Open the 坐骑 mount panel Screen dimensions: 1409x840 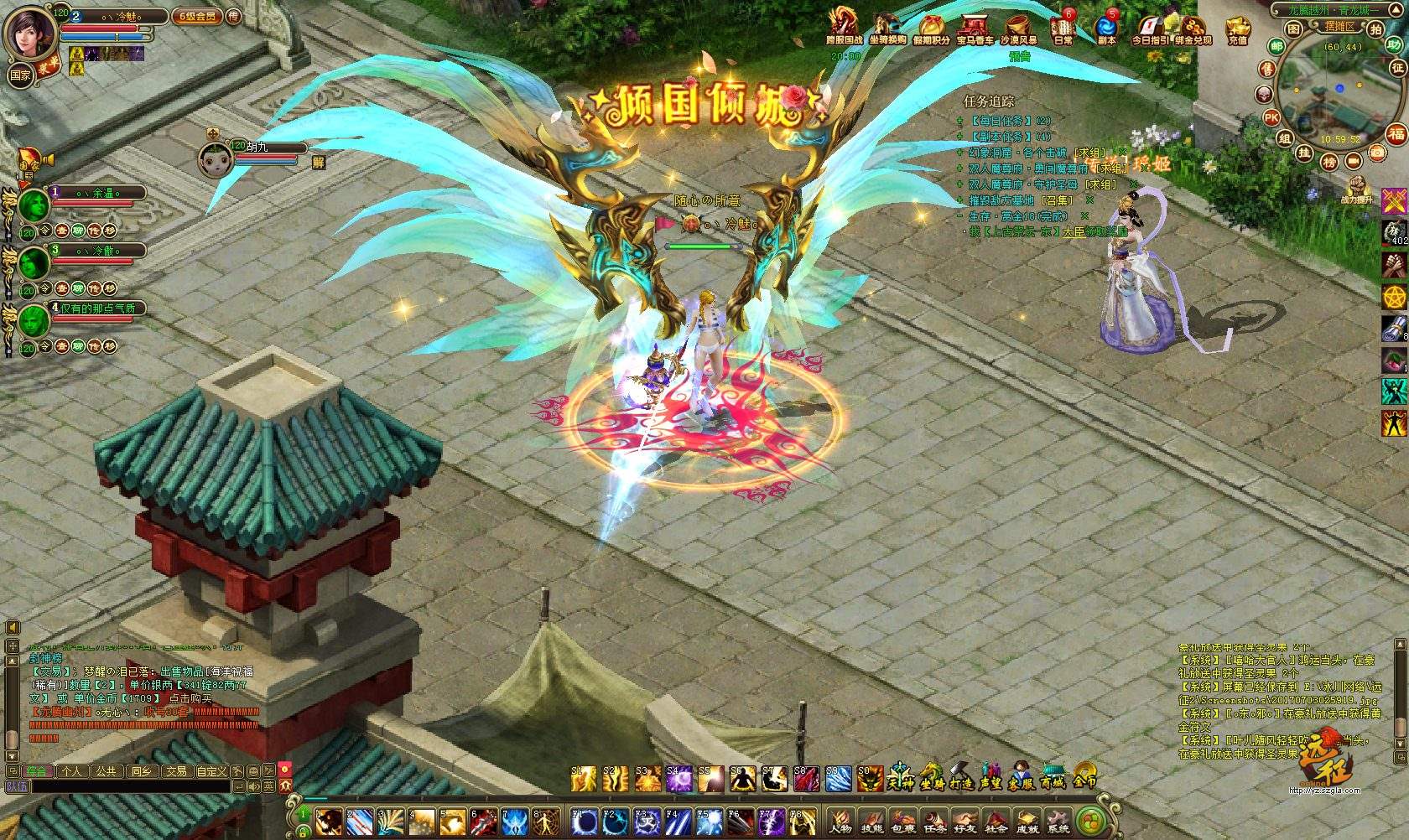point(932,776)
